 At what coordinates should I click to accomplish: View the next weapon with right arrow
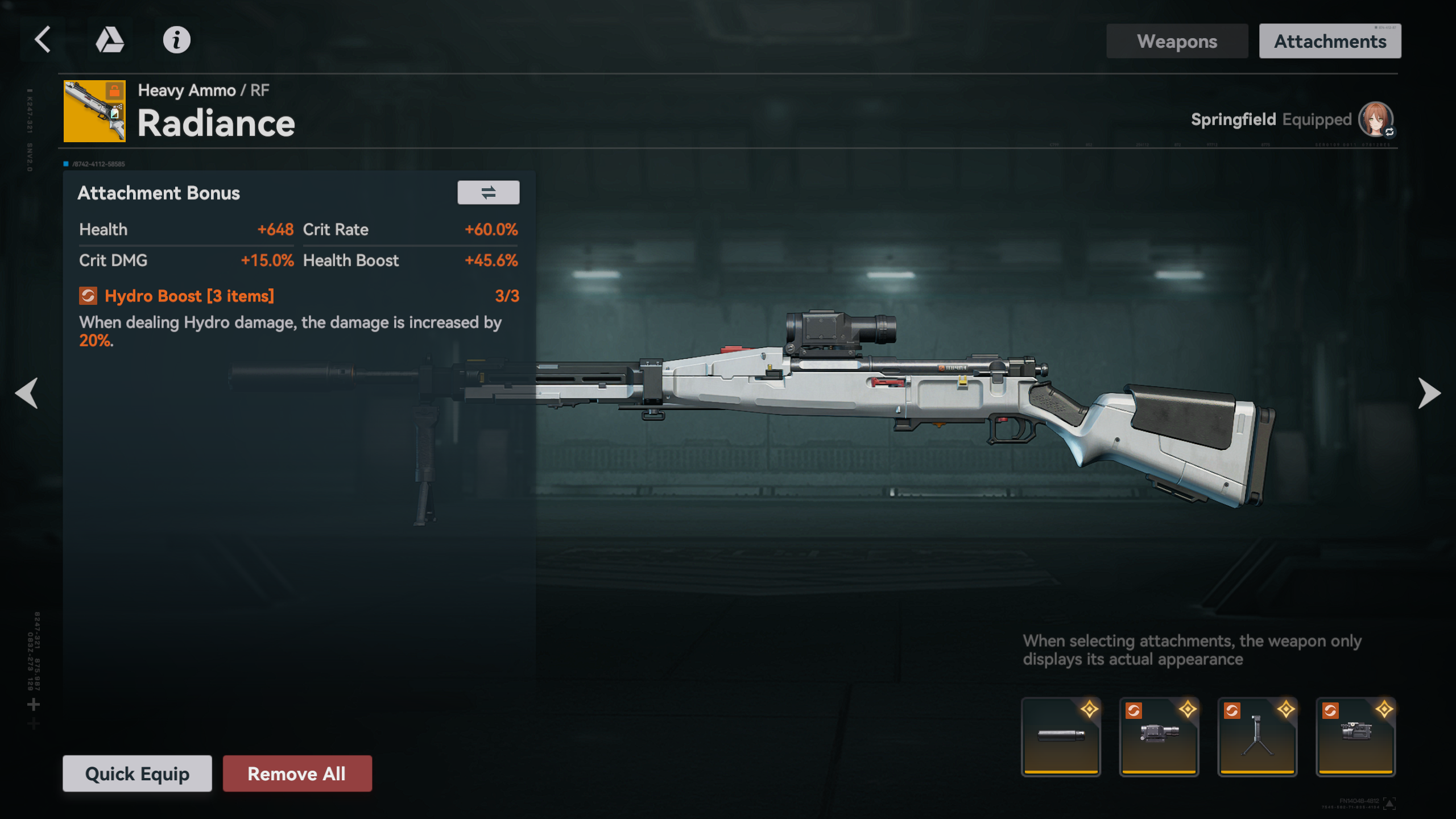point(1429,393)
